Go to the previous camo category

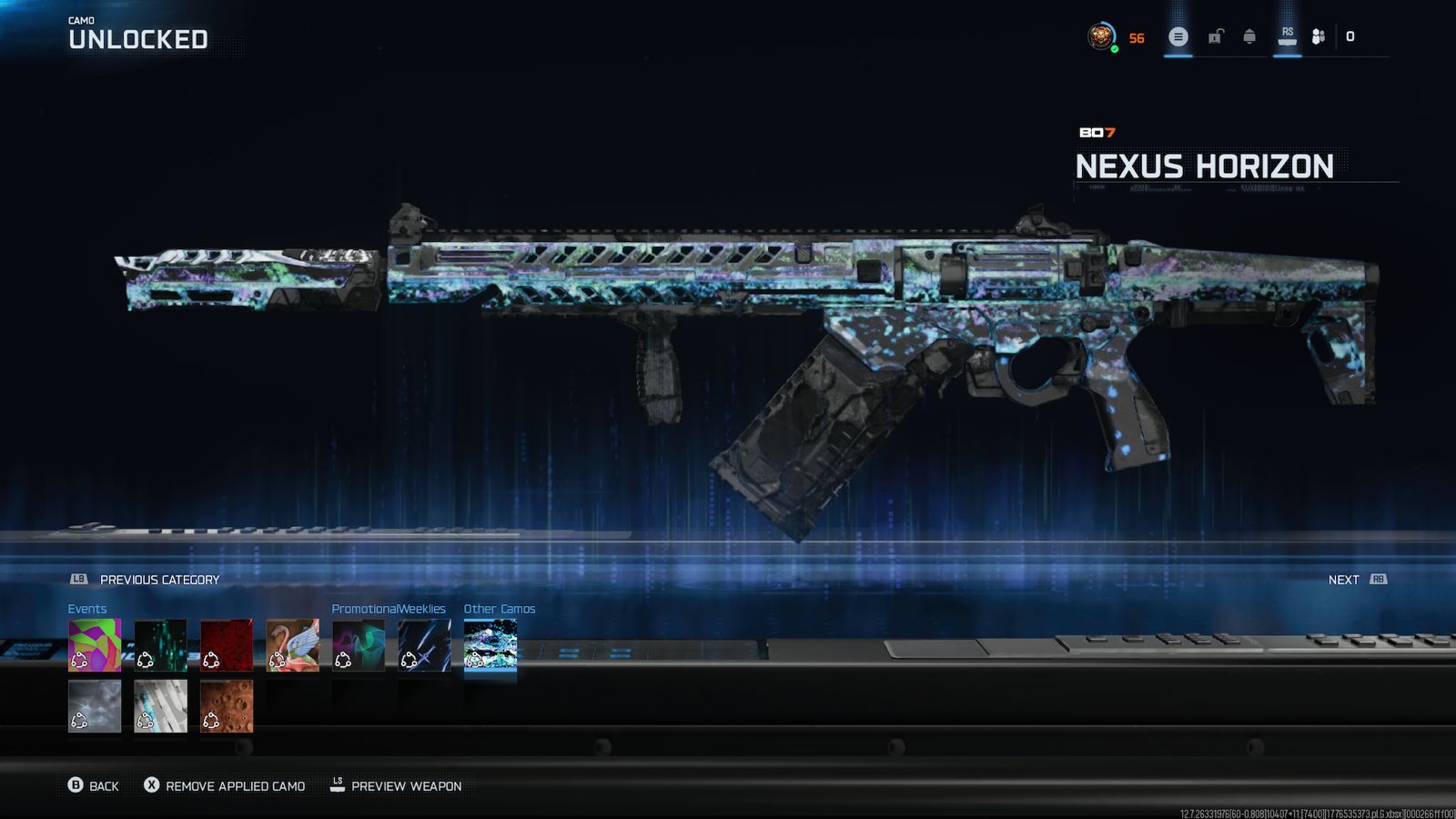[146, 580]
